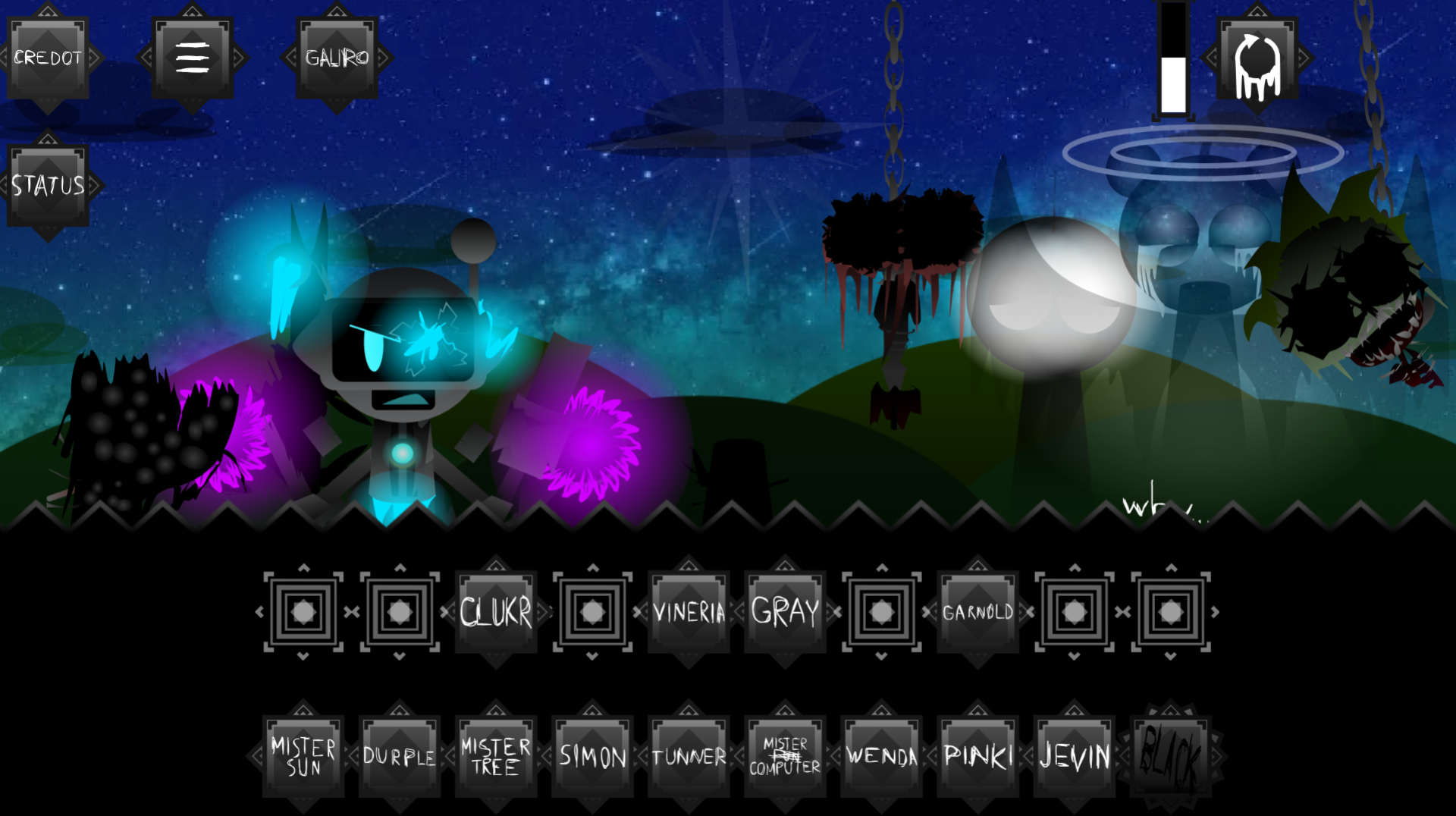Select the Clukr slot
Viewport: 1456px width, 816px height.
[x=496, y=612]
